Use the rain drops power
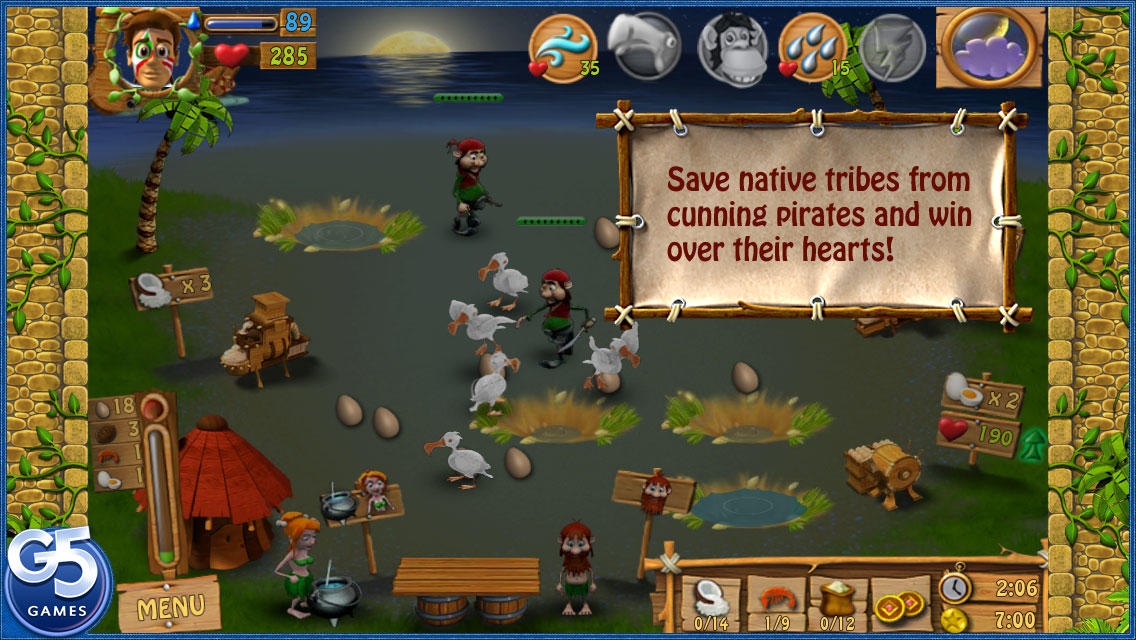Viewport: 1136px width, 640px height. click(x=812, y=46)
